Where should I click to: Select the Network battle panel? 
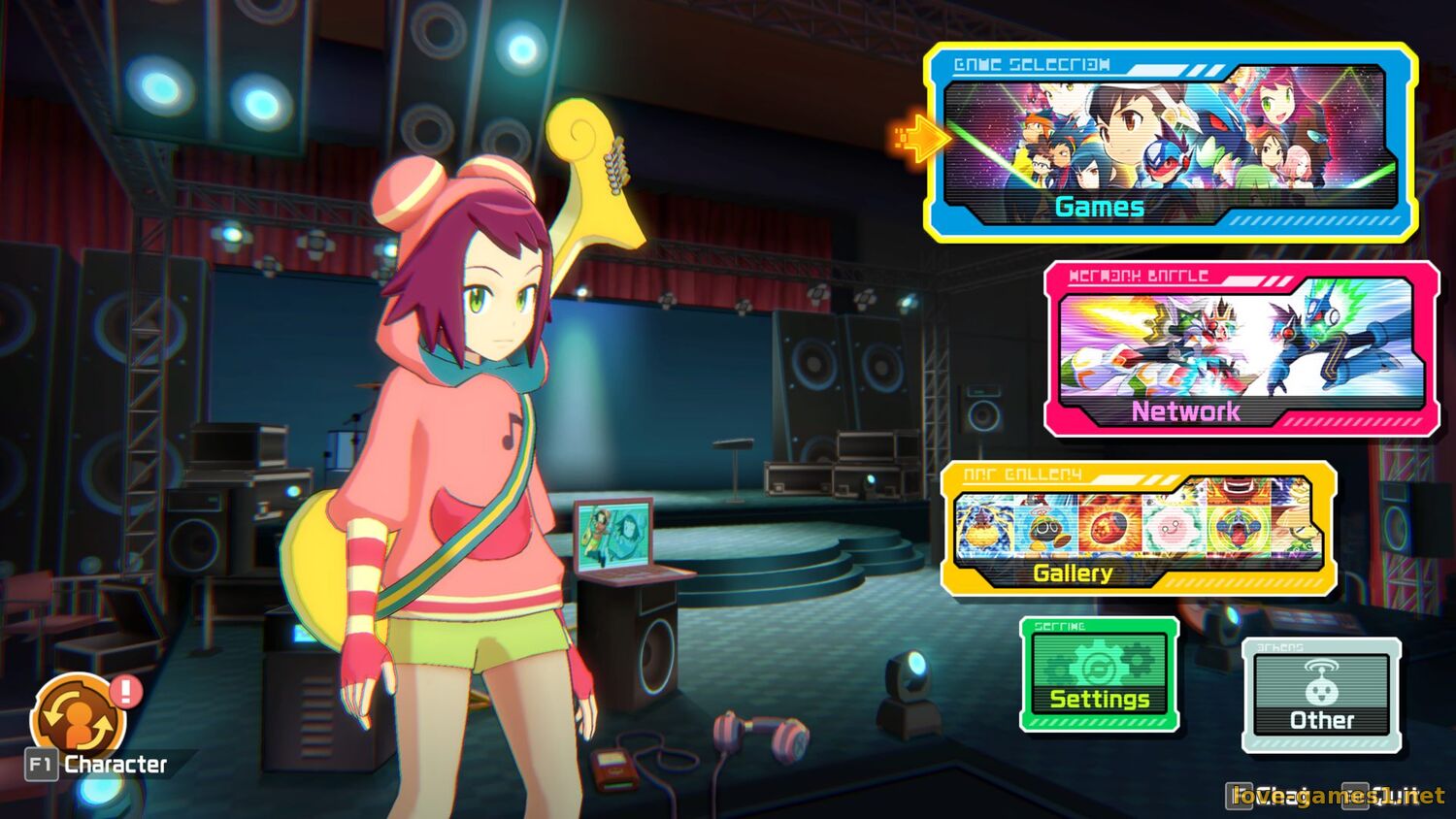(1241, 349)
